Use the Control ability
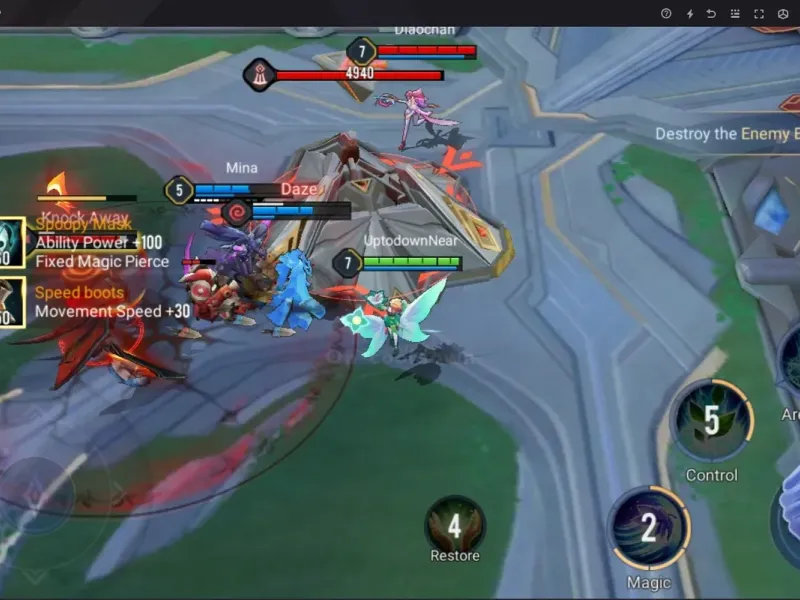Viewport: 800px width, 600px height. click(711, 421)
